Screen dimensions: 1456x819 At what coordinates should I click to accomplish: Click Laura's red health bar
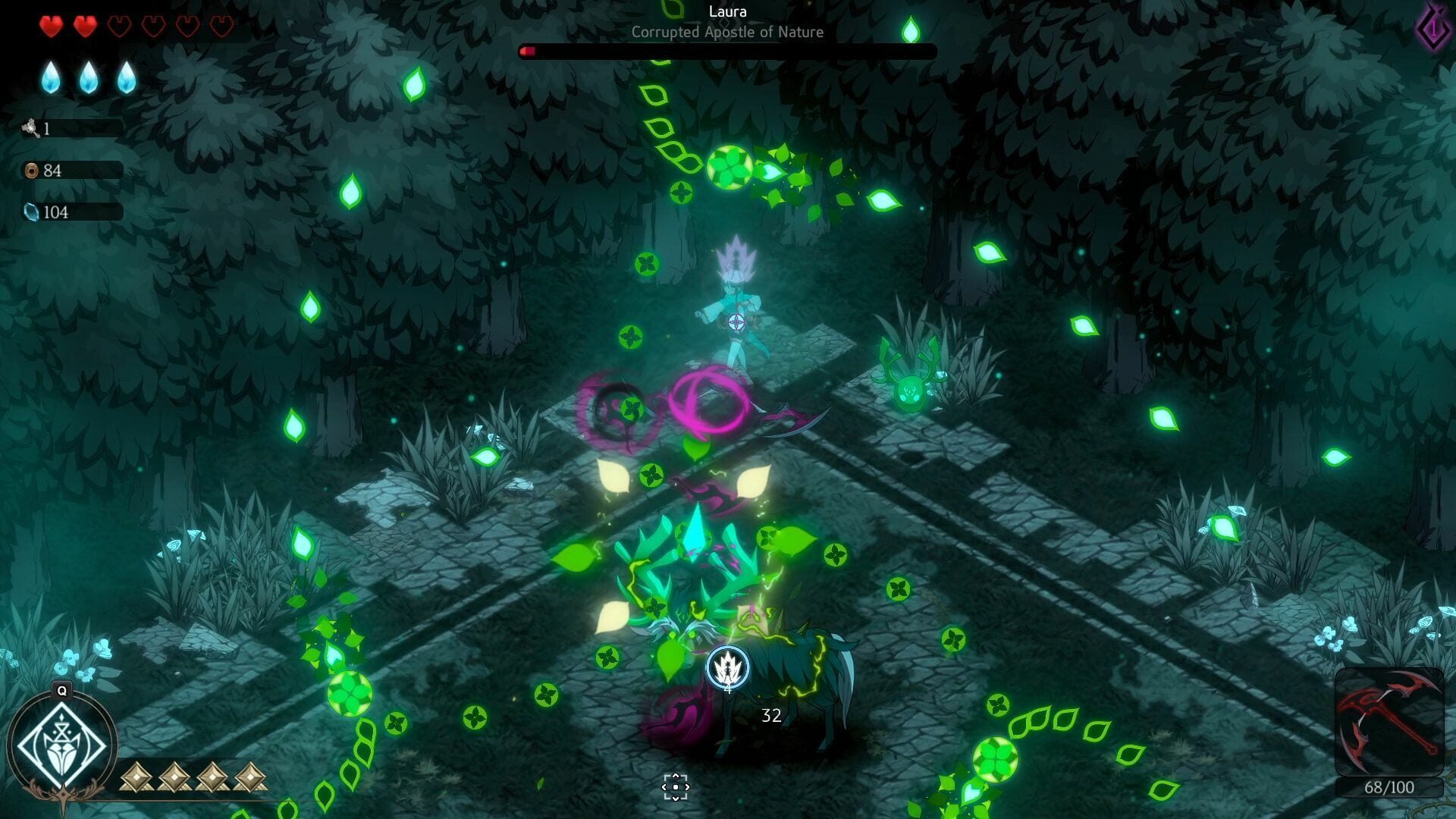point(527,52)
